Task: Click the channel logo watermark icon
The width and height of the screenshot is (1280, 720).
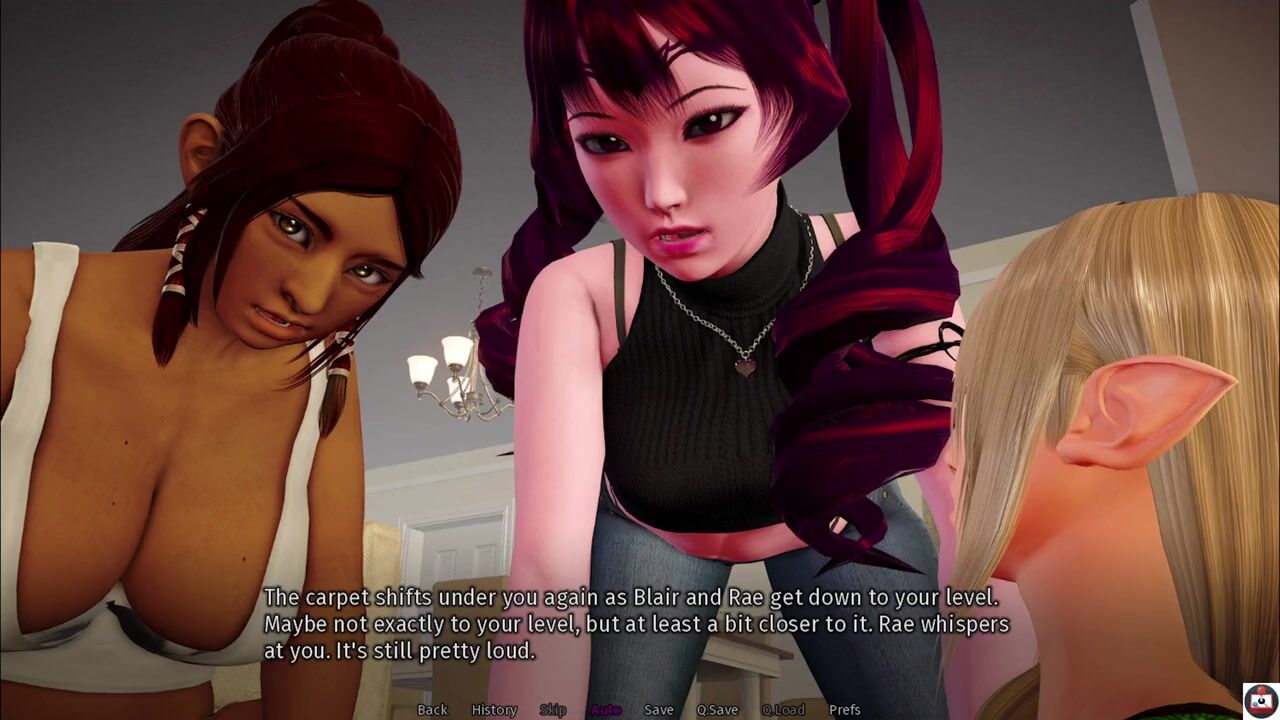Action: click(x=1259, y=699)
